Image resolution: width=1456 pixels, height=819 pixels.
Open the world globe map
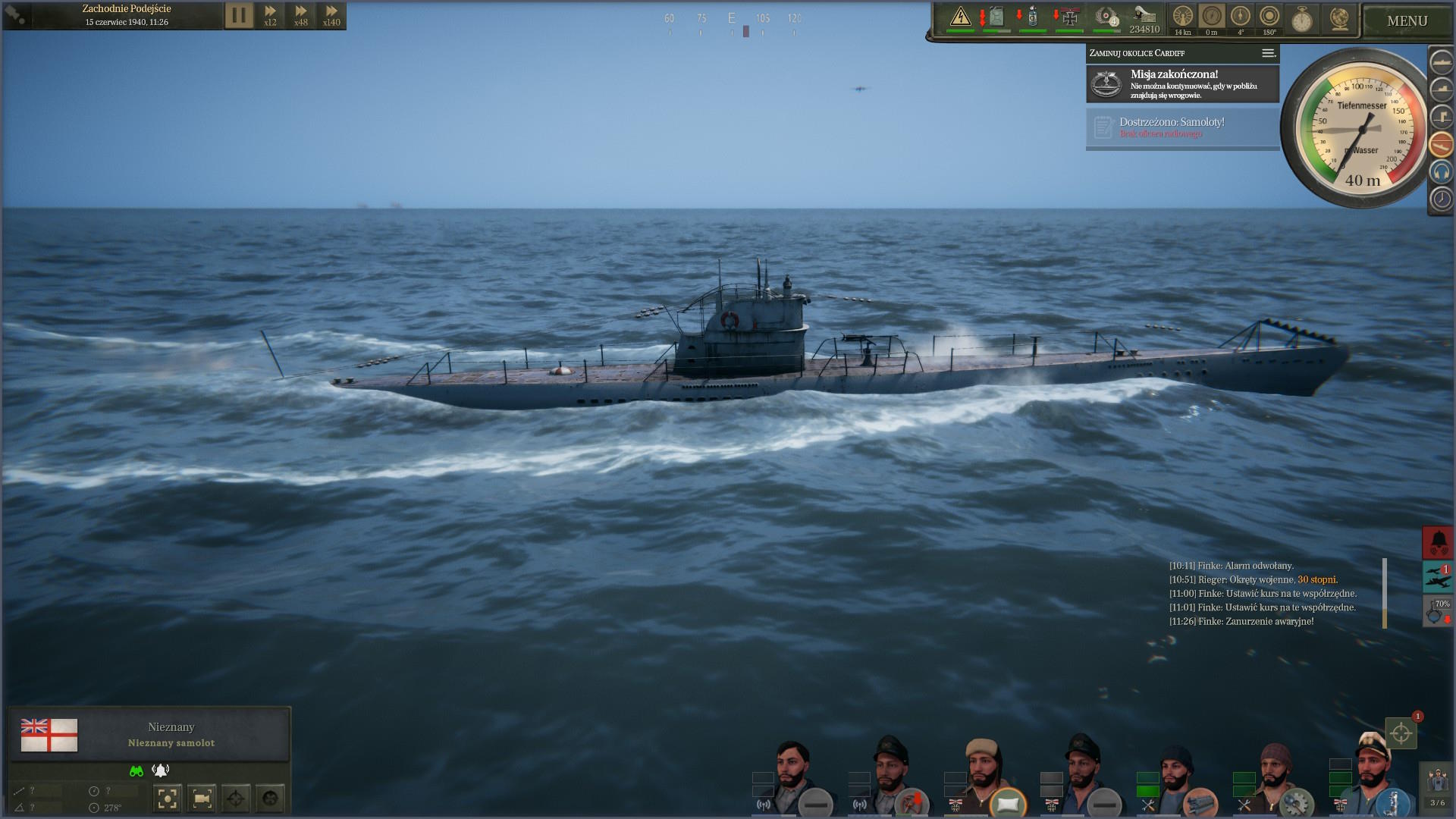[x=1339, y=19]
